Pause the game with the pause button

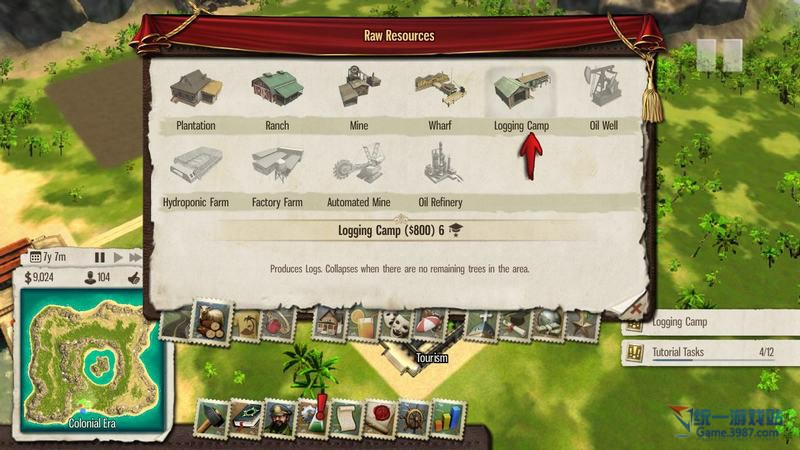(x=99, y=257)
